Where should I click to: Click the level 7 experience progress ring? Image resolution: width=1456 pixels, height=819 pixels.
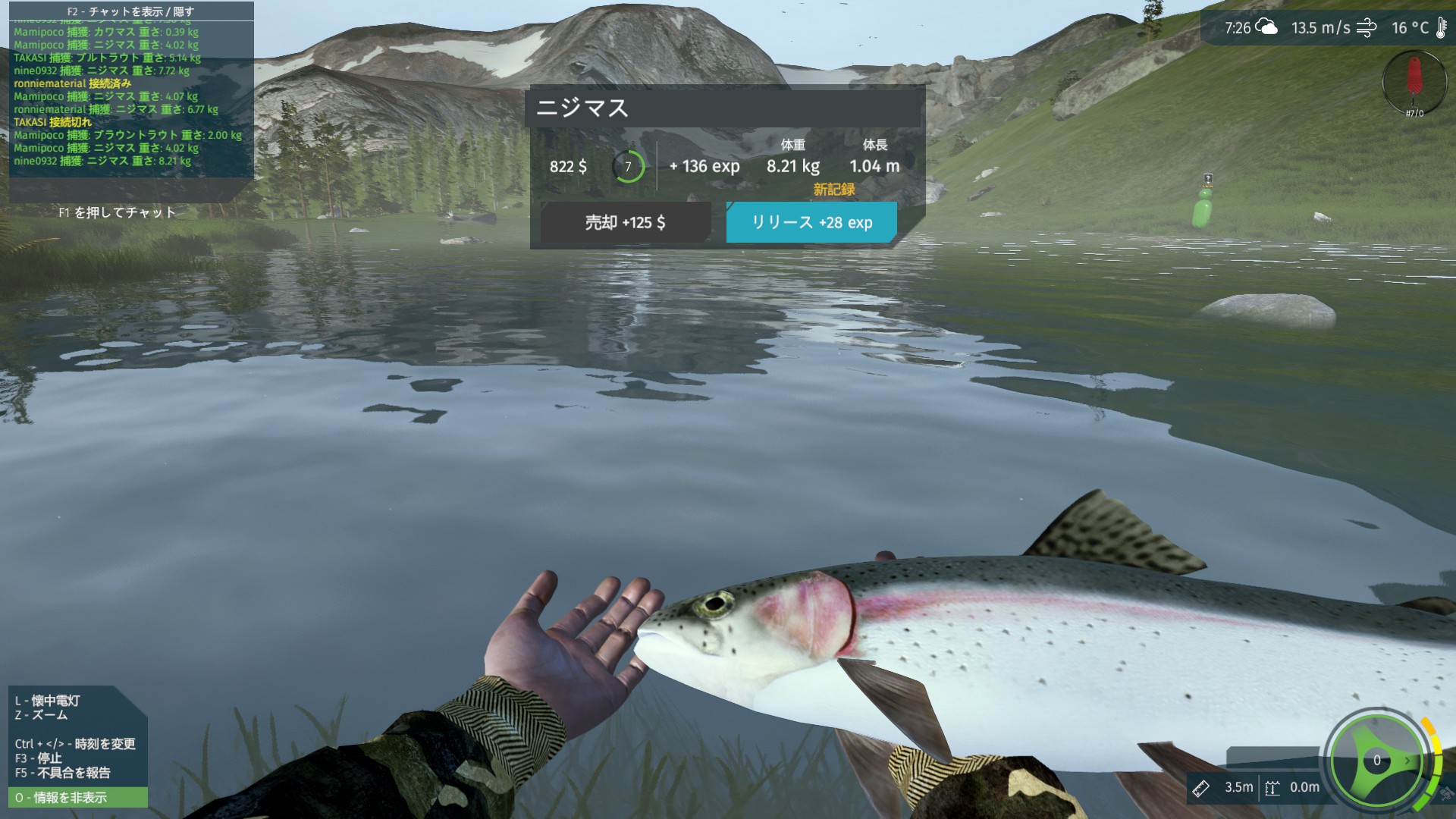(x=628, y=165)
